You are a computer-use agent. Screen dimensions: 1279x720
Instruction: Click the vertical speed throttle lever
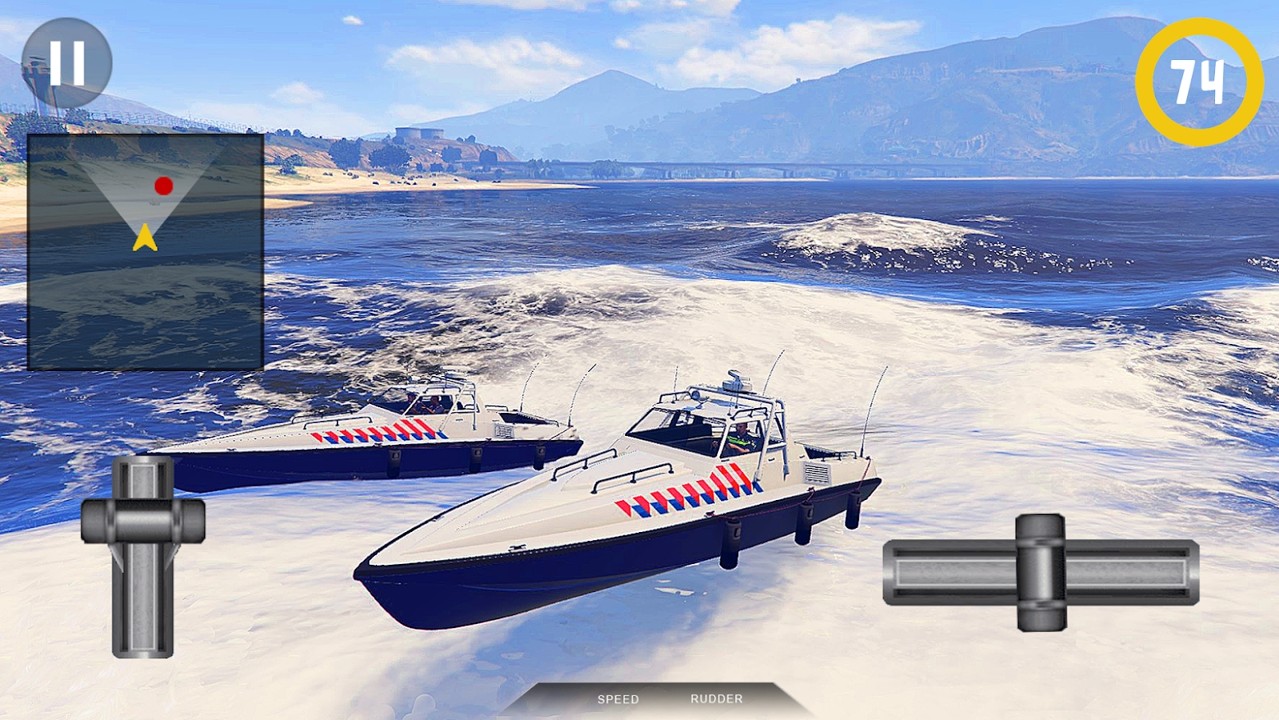click(143, 520)
